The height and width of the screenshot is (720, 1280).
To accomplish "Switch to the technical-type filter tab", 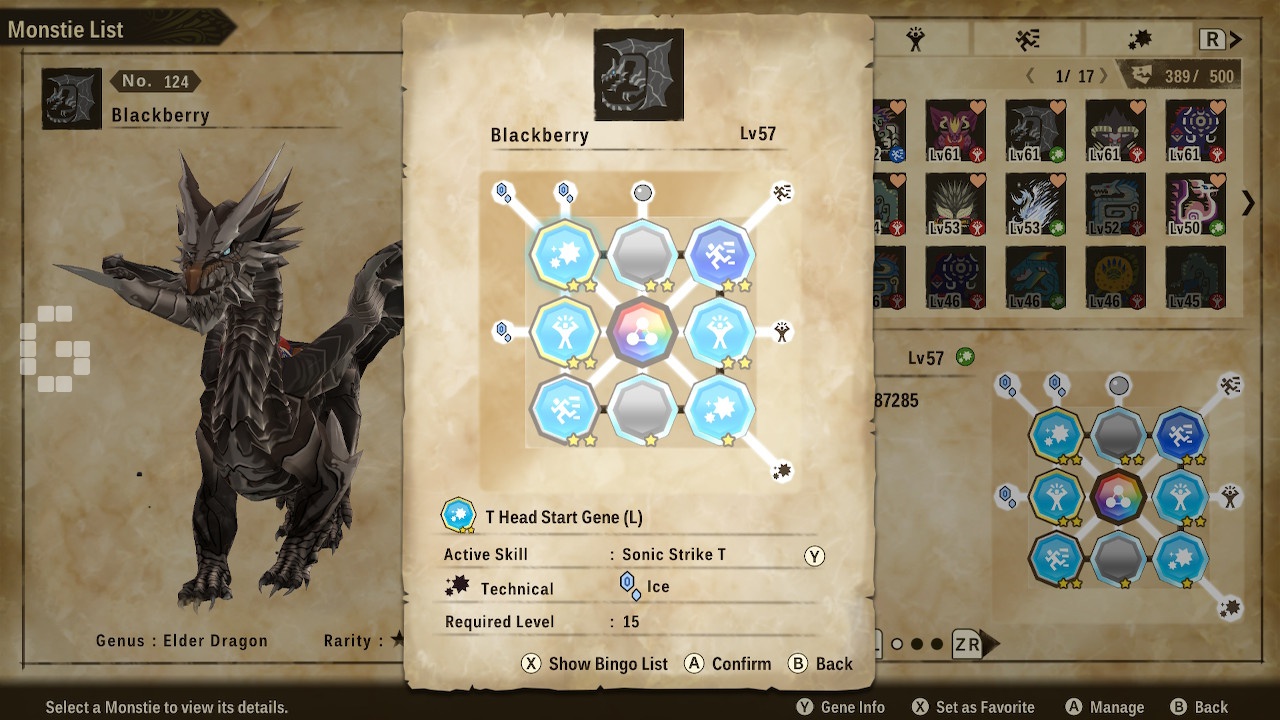I will tap(1139, 39).
